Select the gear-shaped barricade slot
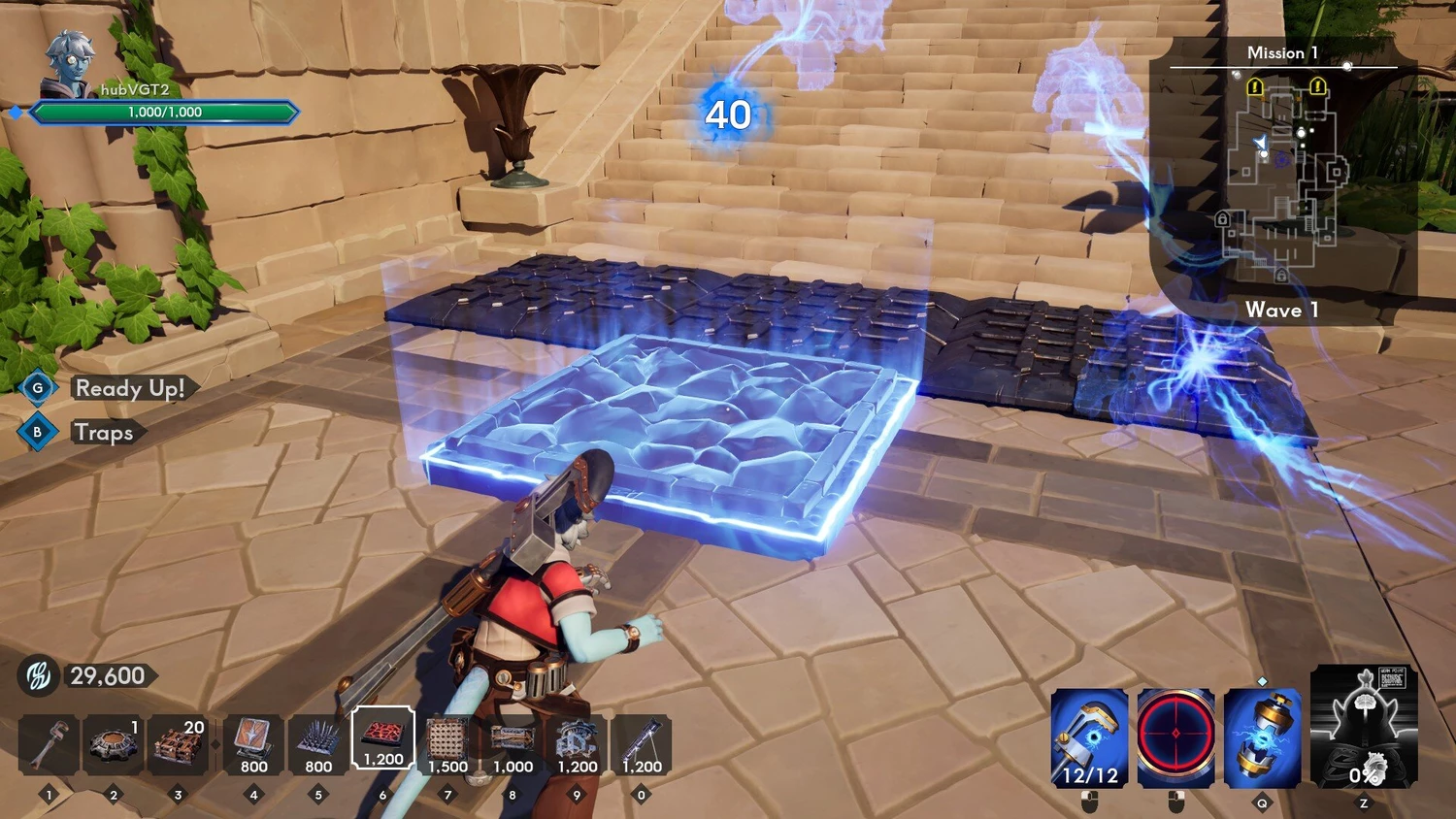1456x819 pixels. point(114,744)
